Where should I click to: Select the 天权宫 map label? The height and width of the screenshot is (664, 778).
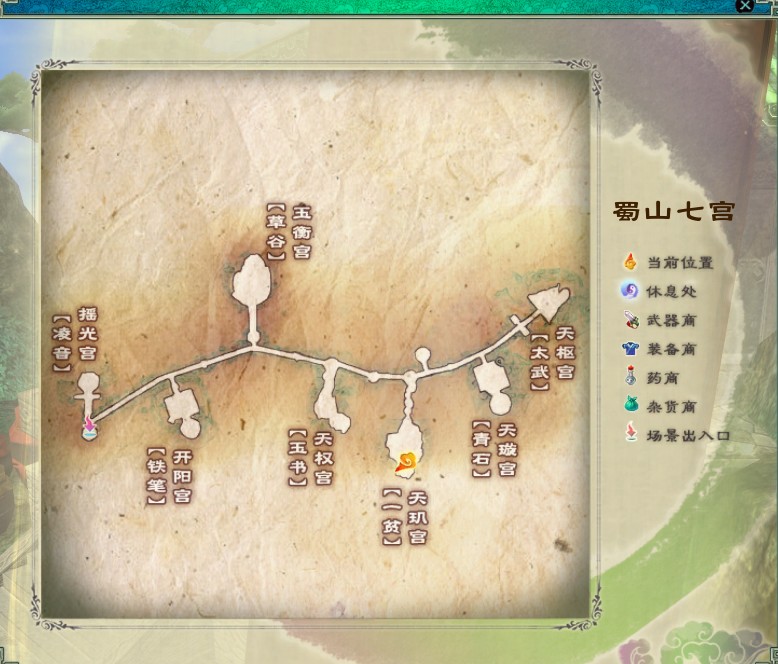pos(323,458)
